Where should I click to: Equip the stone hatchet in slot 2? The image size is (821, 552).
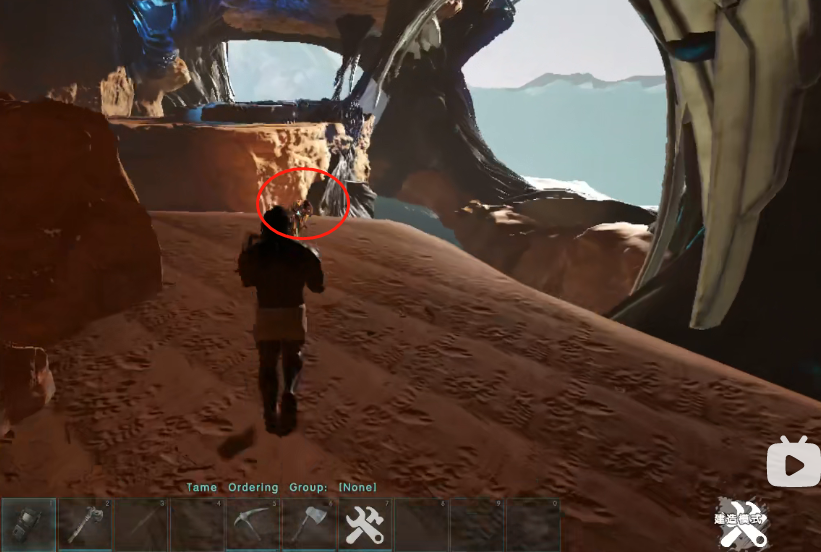point(85,525)
